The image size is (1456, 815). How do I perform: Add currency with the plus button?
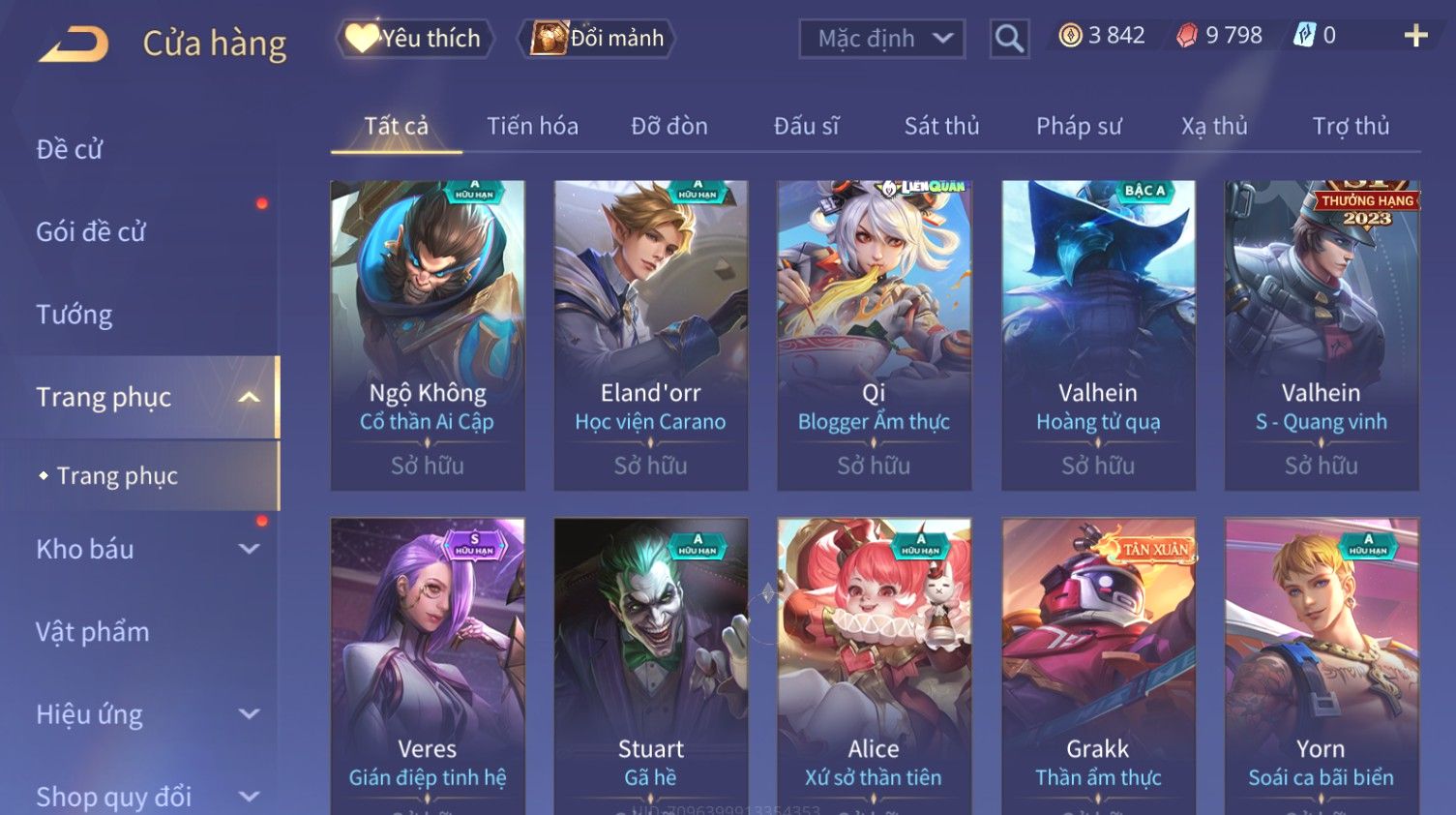pos(1415,36)
